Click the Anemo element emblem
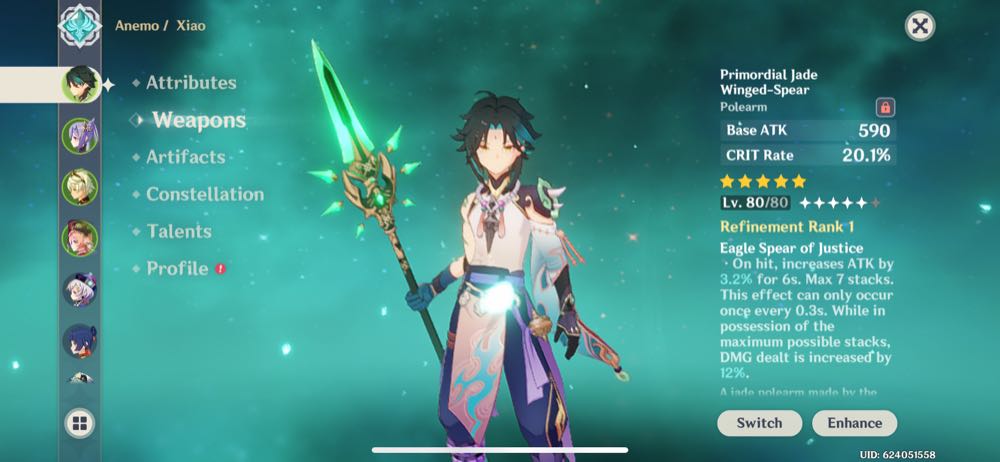Screen dimensions: 1000x462 tap(79, 25)
